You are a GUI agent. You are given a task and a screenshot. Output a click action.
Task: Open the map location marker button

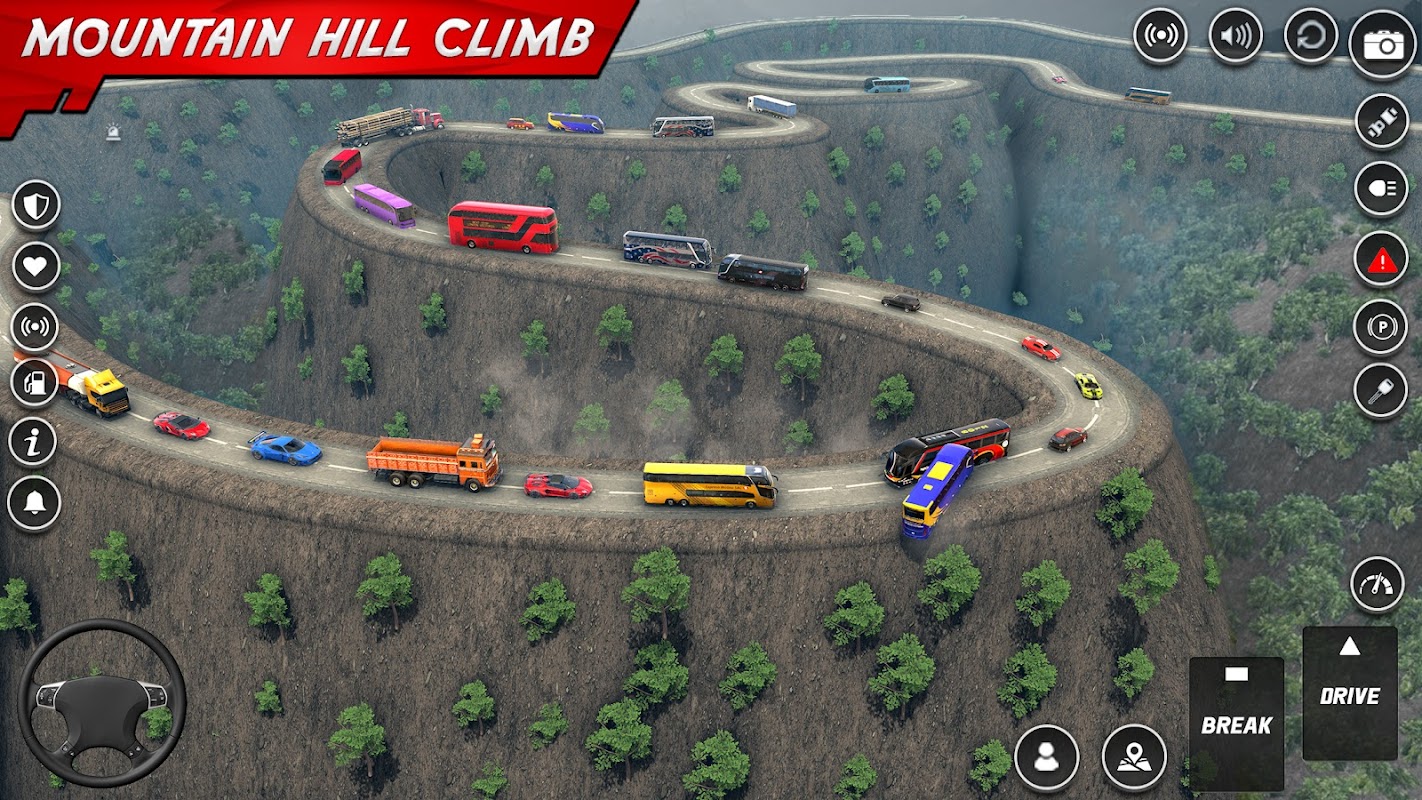(x=1134, y=757)
